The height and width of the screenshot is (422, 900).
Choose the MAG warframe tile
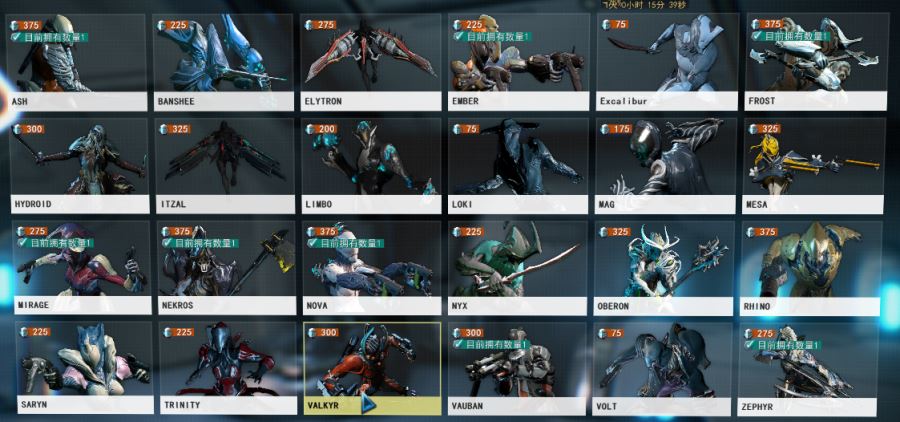pos(665,165)
